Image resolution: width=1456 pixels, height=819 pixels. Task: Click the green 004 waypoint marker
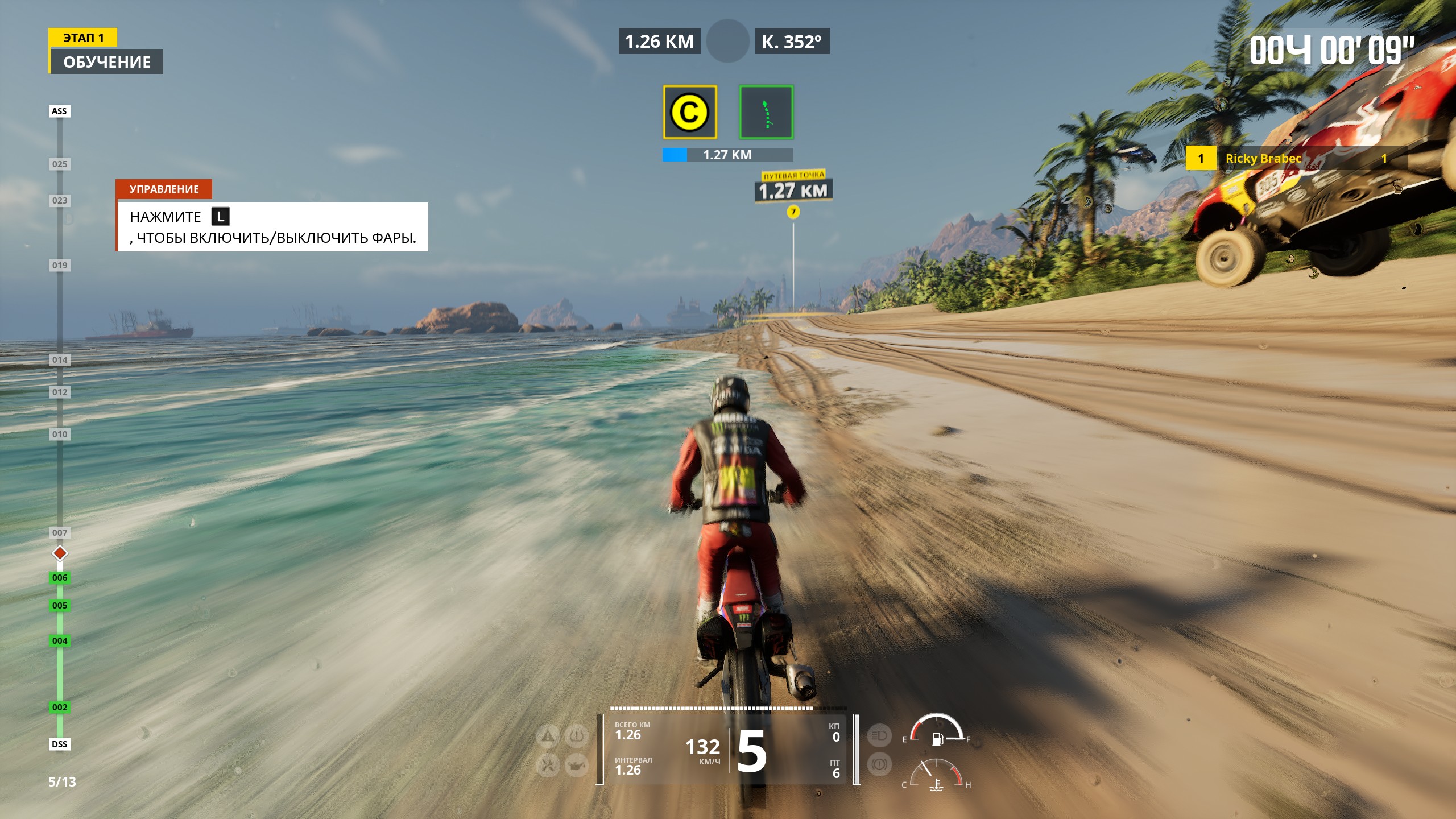60,641
